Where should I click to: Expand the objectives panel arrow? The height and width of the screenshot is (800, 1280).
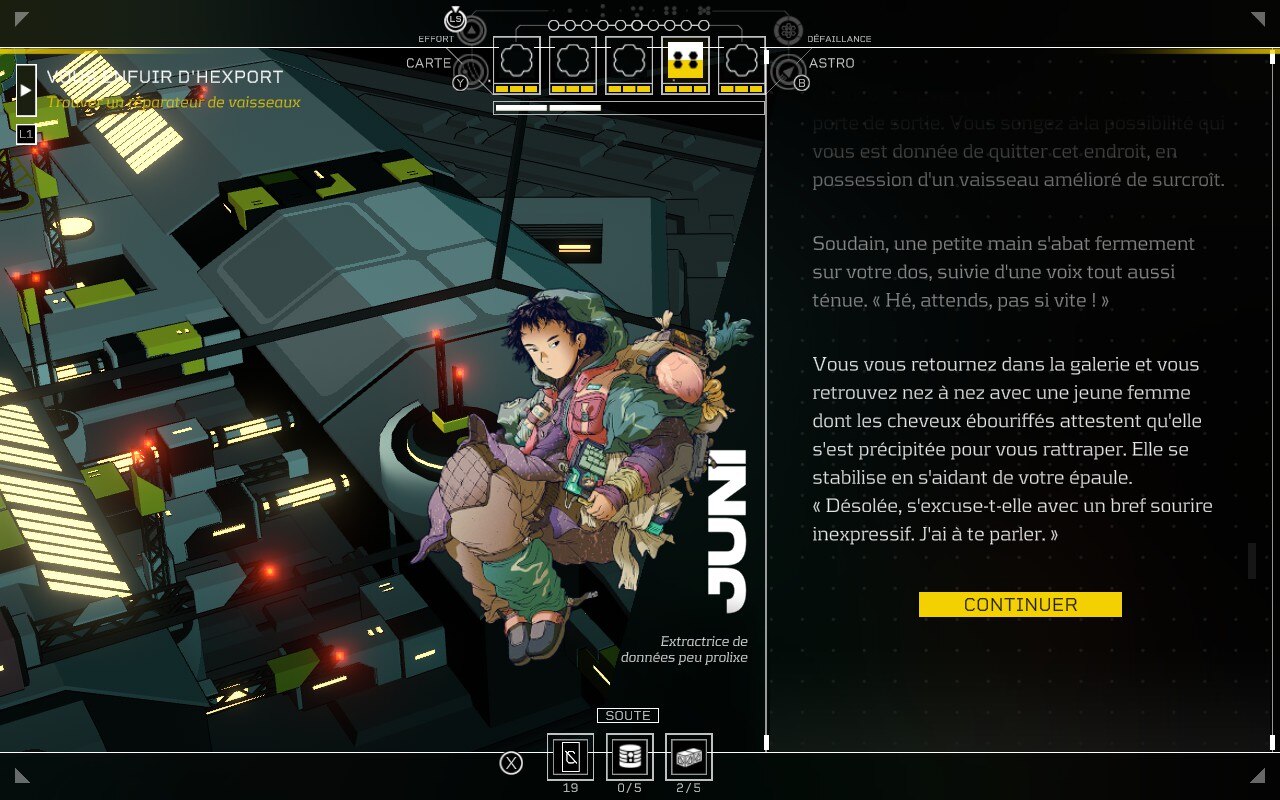26,90
